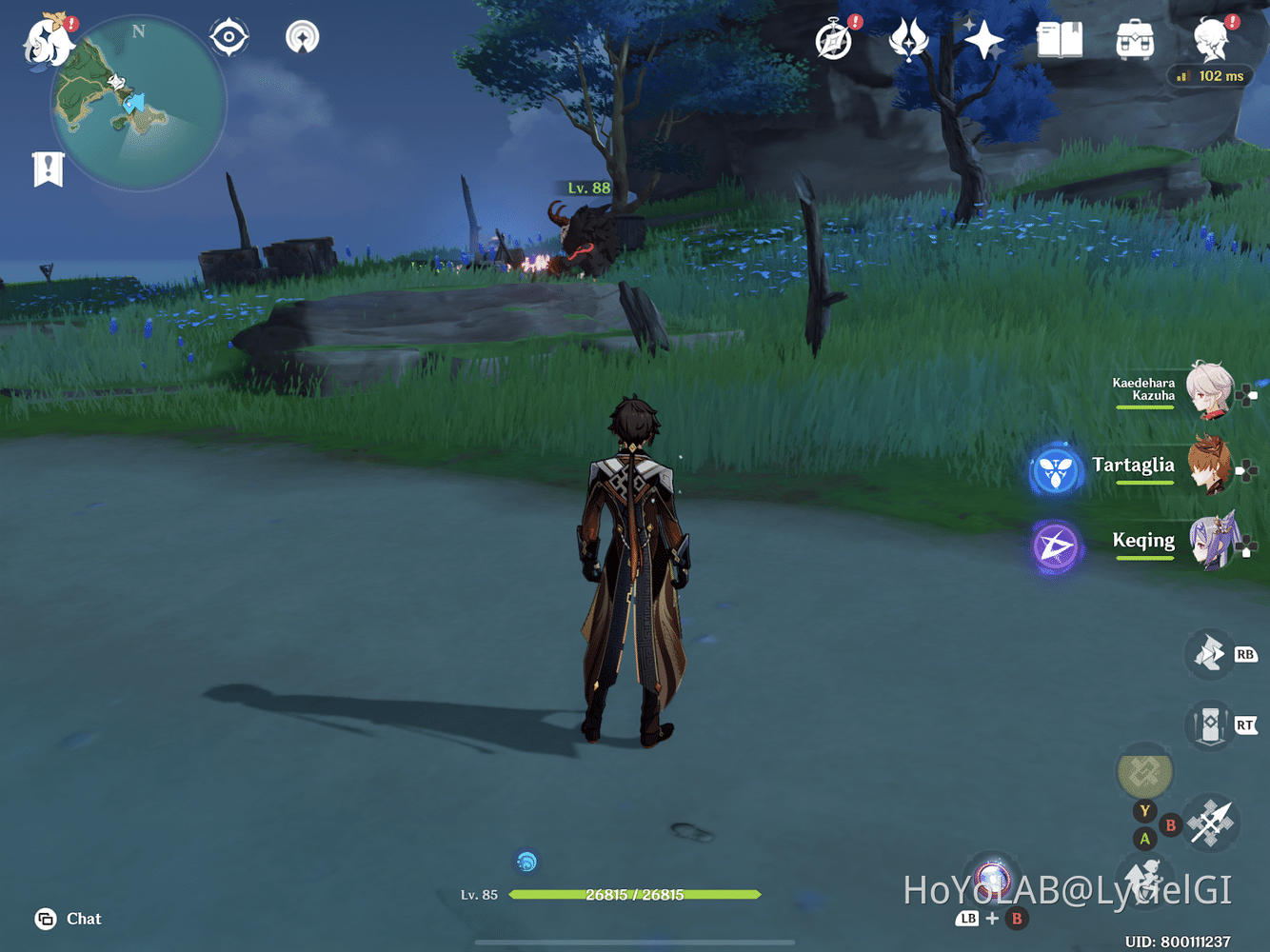Image resolution: width=1270 pixels, height=952 pixels.
Task: Open the Events stars icon
Action: (983, 40)
